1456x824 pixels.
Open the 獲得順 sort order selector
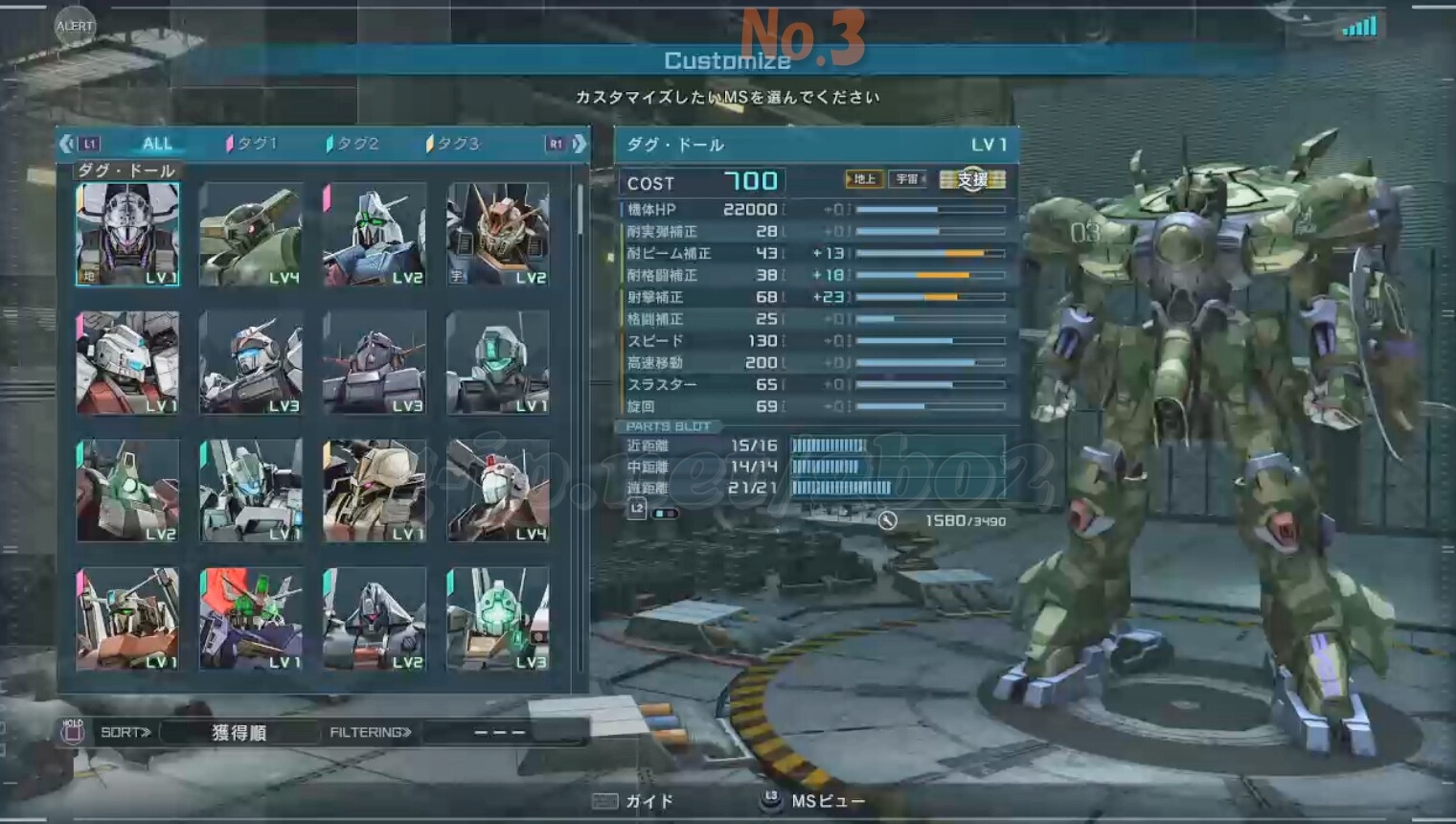tap(239, 733)
